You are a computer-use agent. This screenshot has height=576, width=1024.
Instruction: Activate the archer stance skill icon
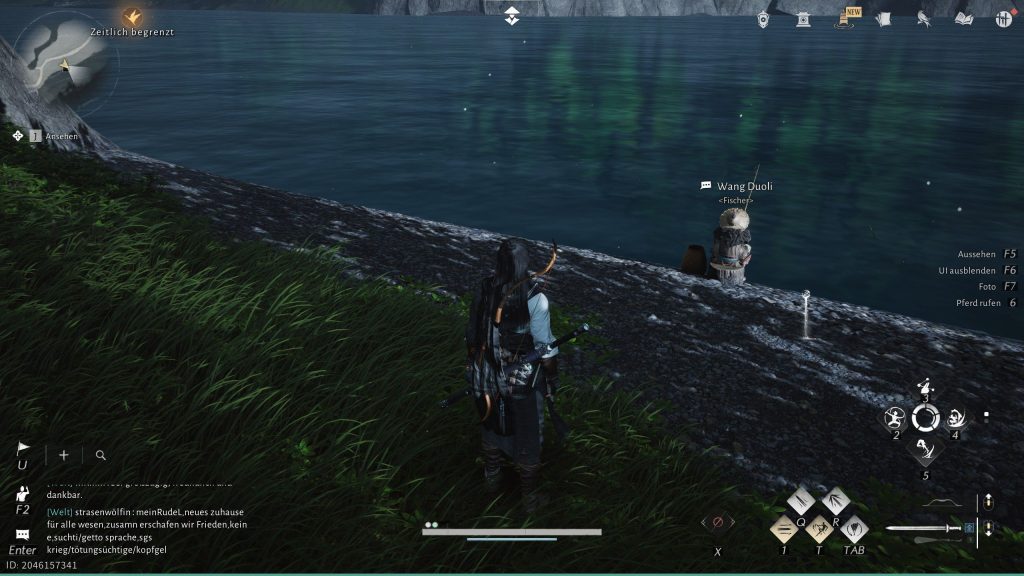tap(926, 387)
